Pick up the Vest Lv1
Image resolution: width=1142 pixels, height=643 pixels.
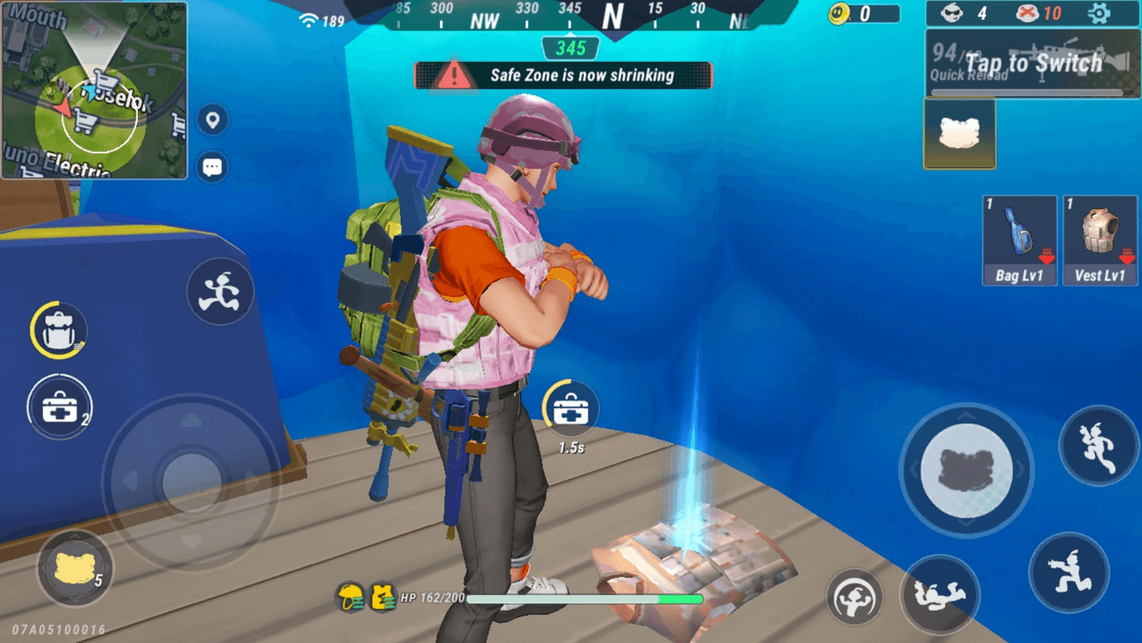click(x=1099, y=240)
